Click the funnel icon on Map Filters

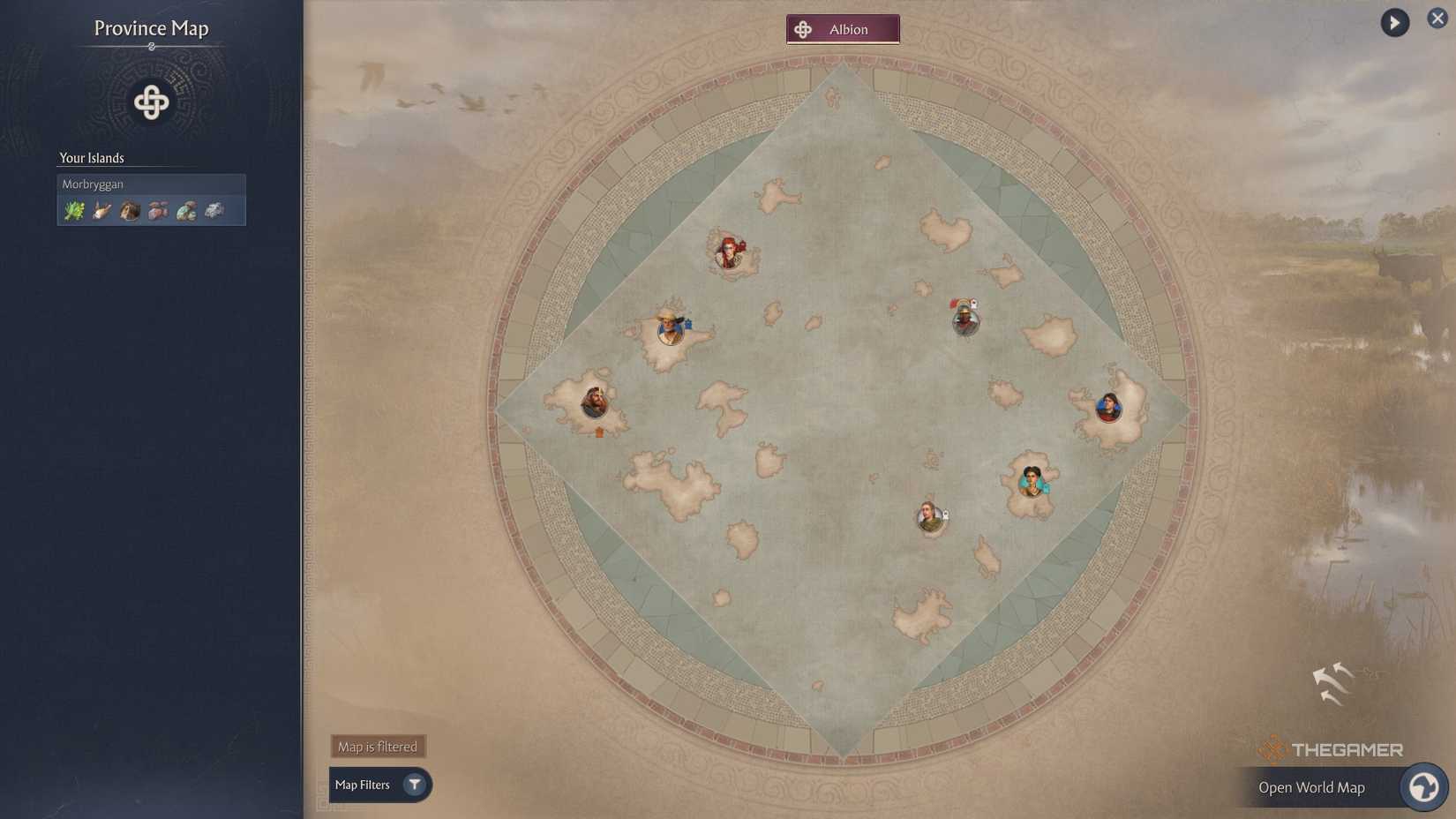click(414, 785)
